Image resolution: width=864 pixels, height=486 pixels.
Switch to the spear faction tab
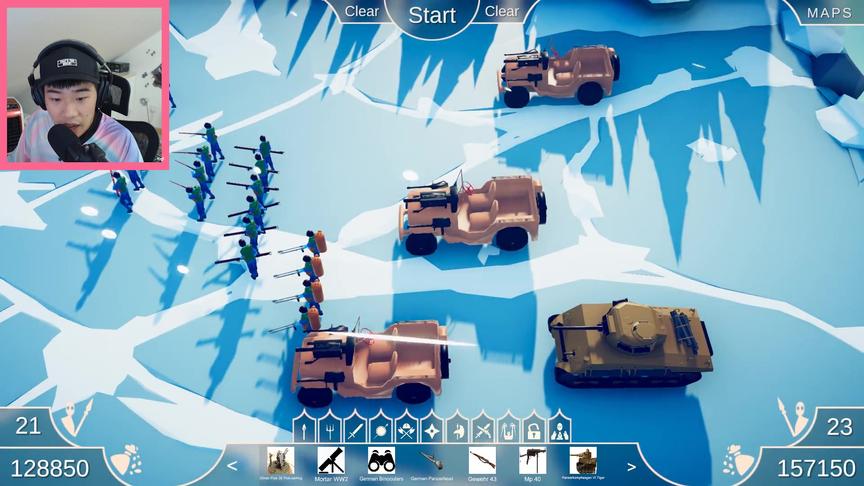click(x=304, y=430)
